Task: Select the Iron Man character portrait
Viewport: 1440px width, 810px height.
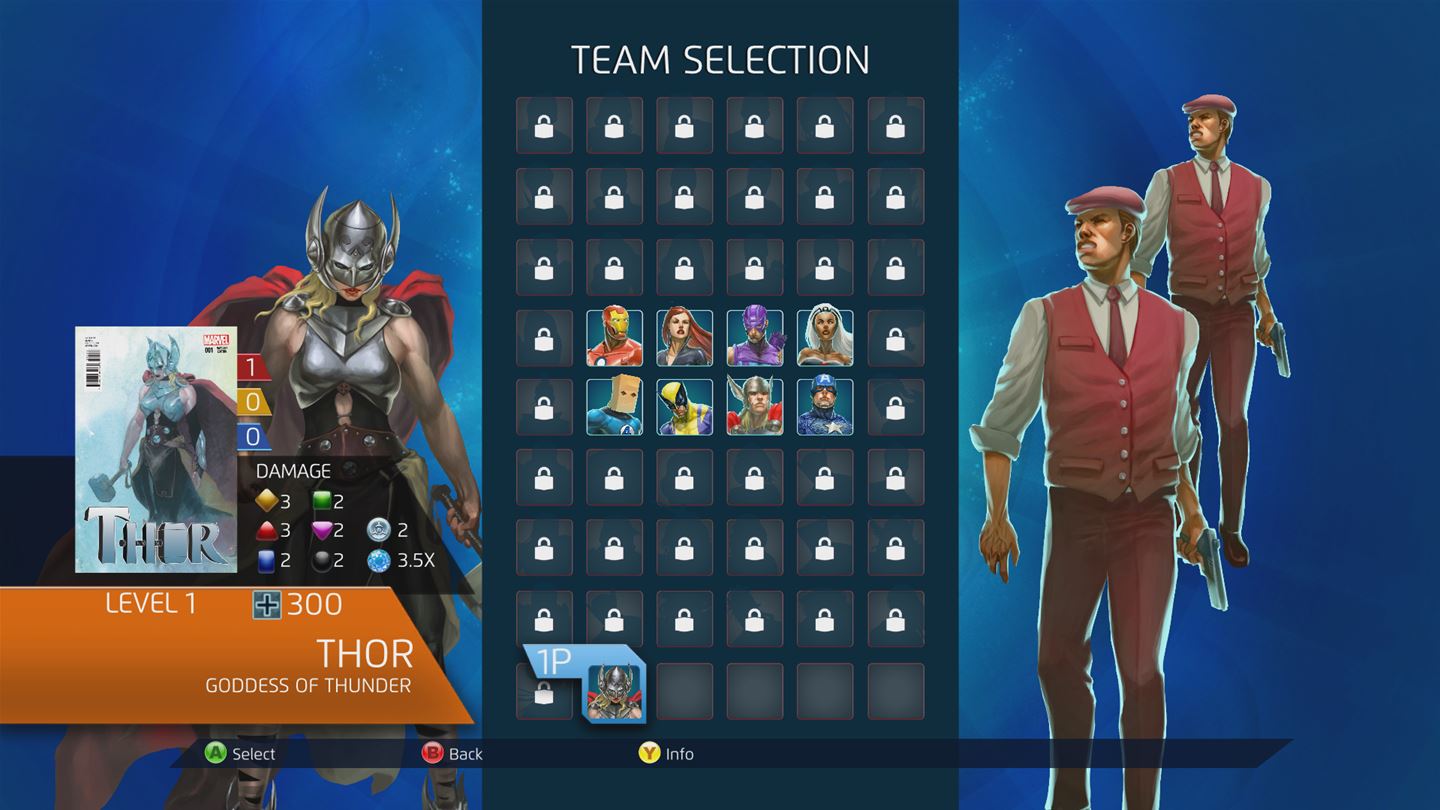Action: pyautogui.click(x=613, y=338)
